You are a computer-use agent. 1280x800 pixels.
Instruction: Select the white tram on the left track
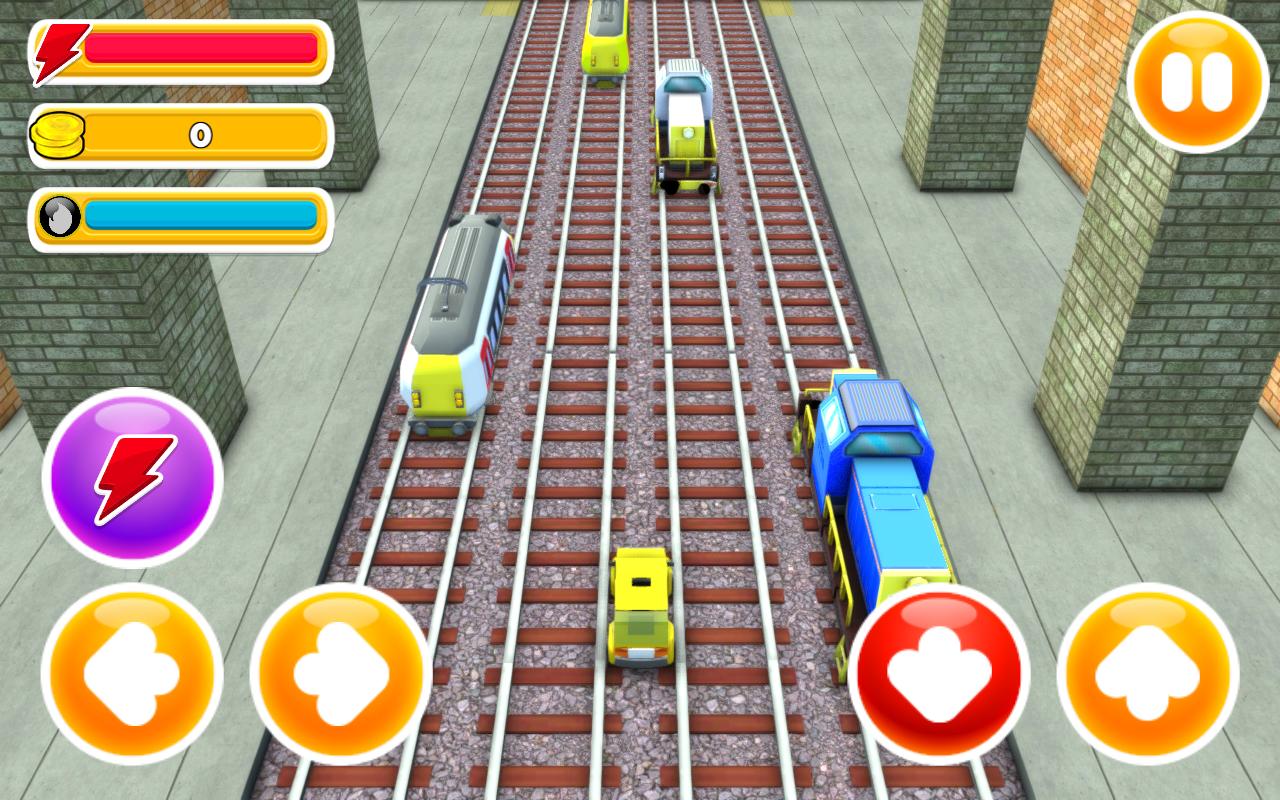[455, 320]
